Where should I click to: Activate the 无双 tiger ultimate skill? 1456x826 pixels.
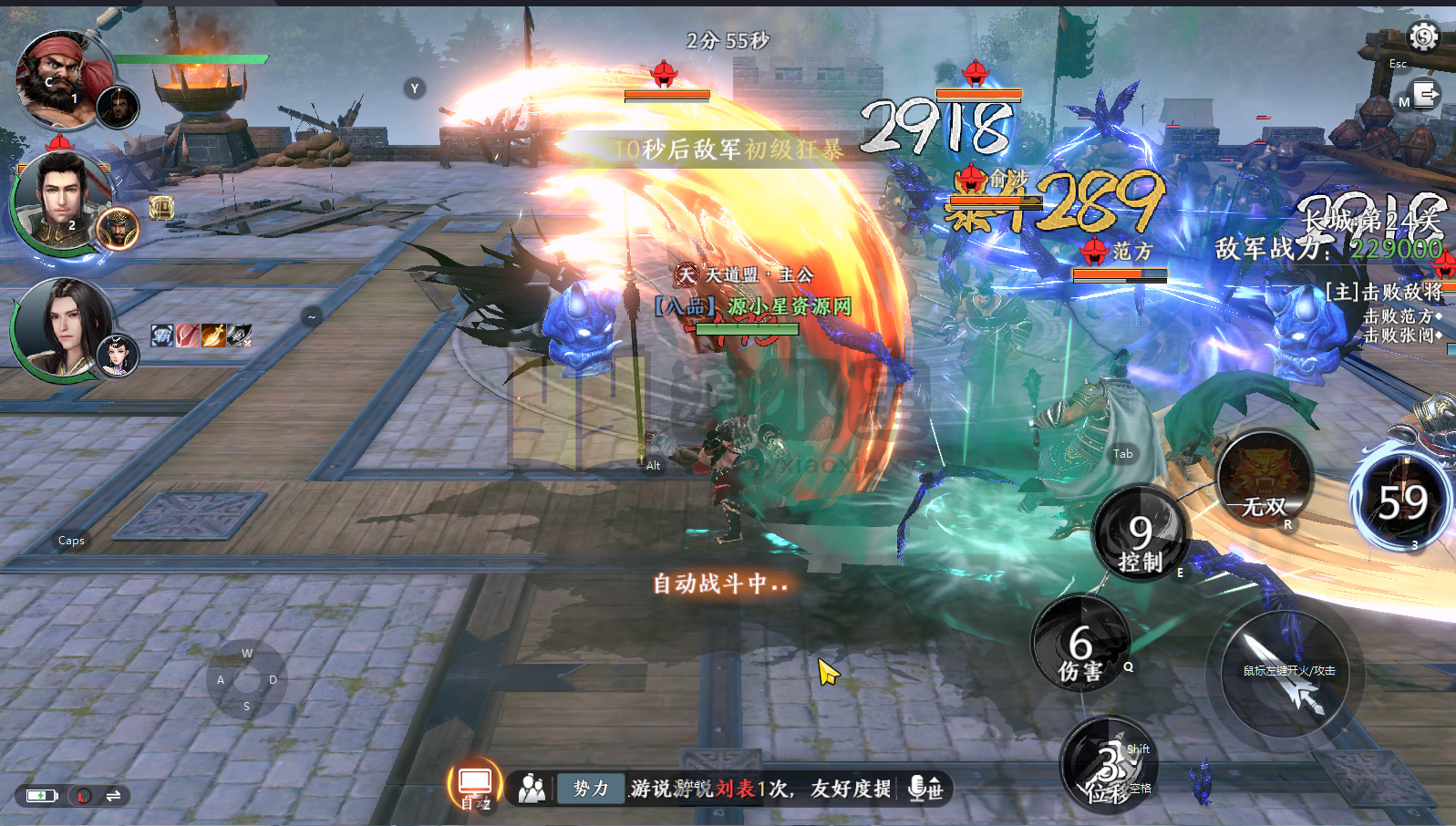(1265, 482)
